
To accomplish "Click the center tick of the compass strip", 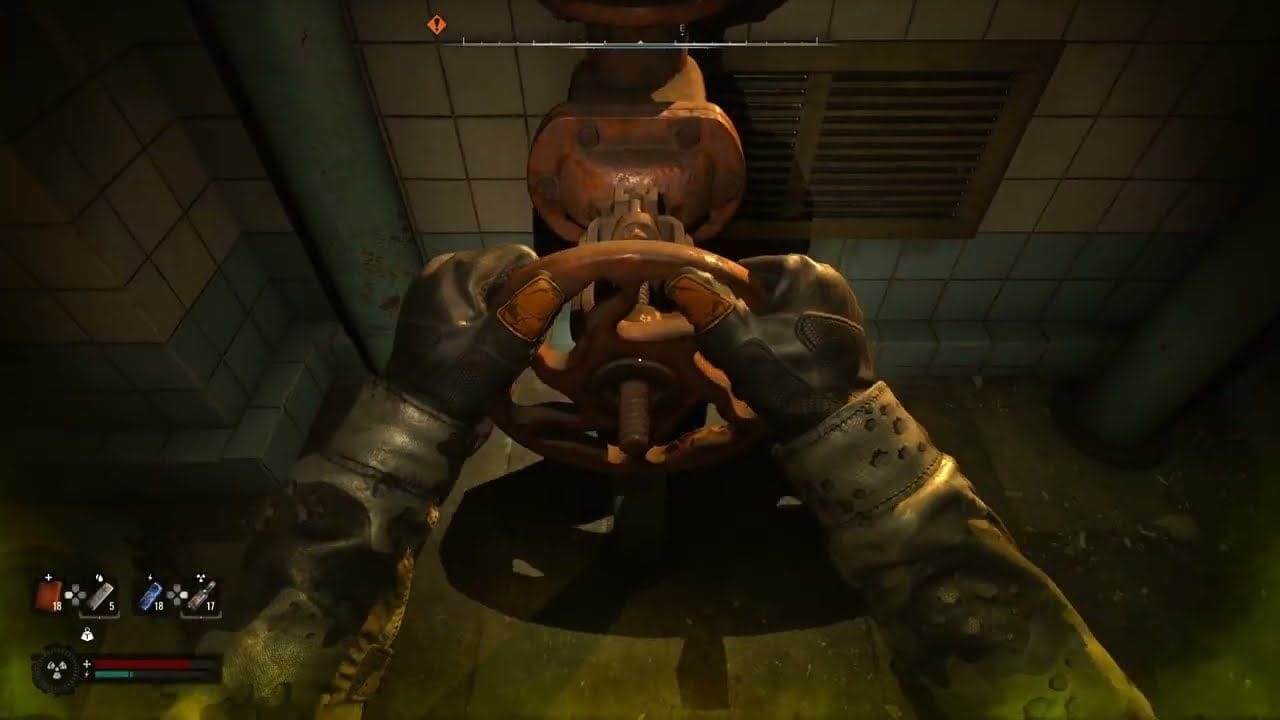I will (640, 42).
